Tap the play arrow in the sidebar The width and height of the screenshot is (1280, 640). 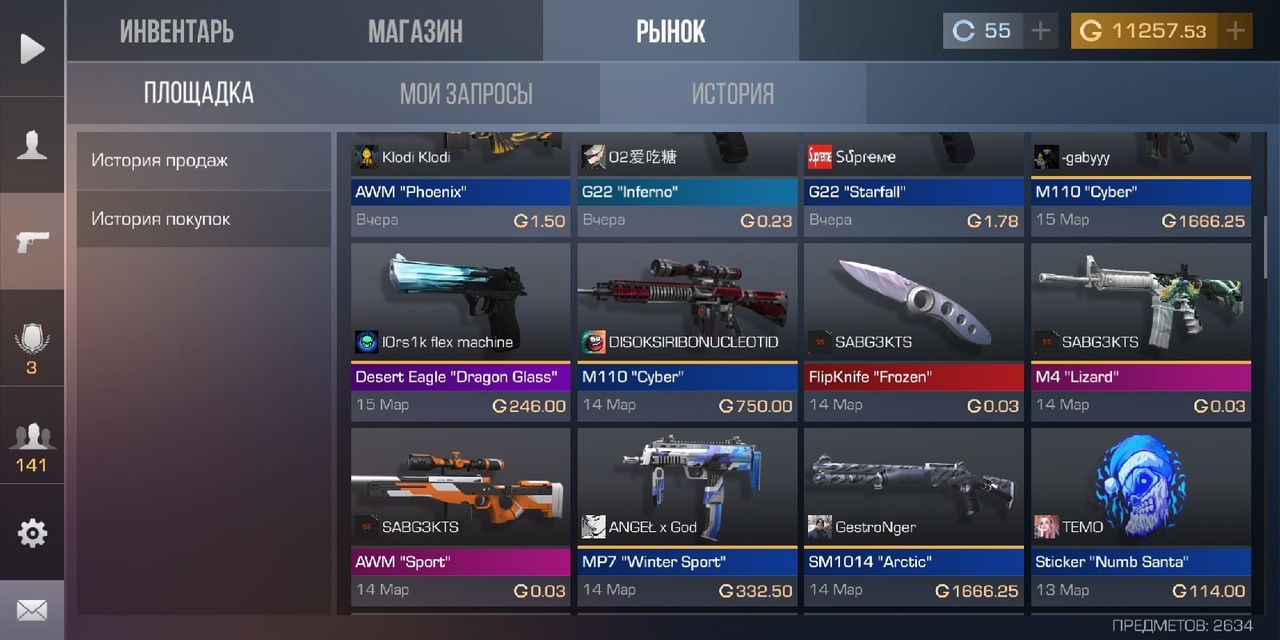click(32, 48)
